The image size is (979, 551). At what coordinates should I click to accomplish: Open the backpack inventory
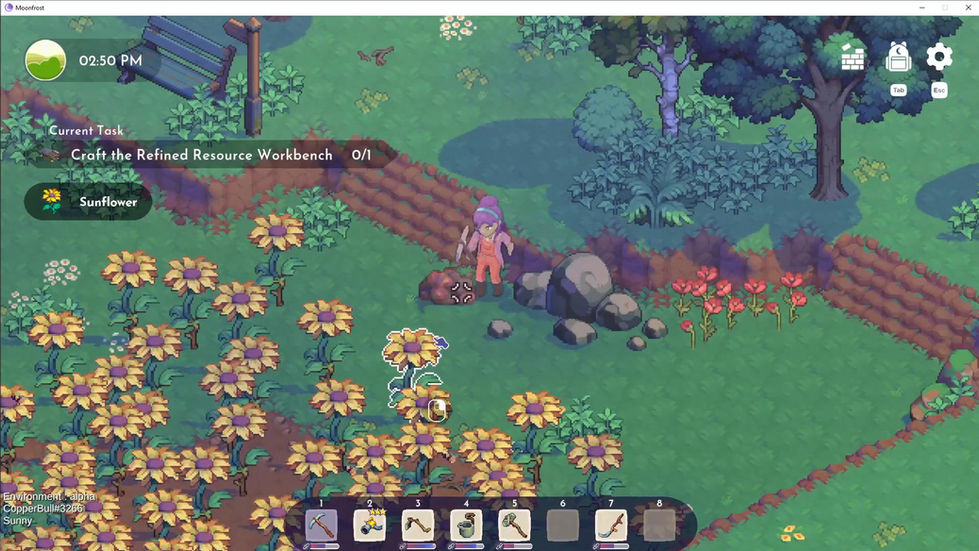[x=898, y=58]
